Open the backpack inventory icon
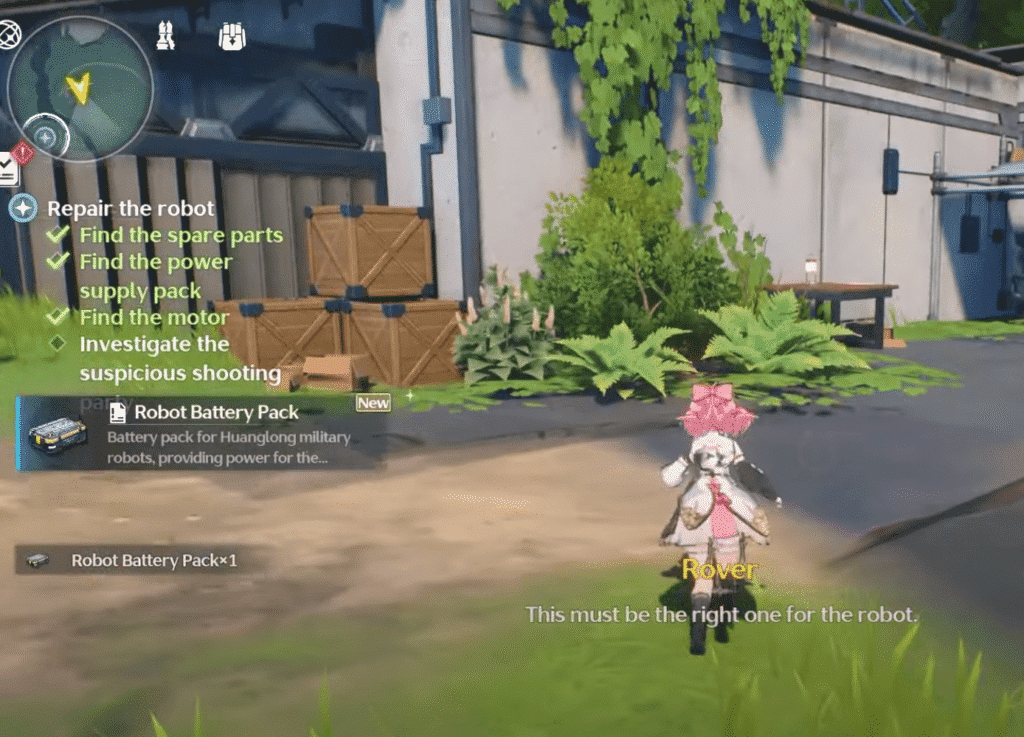This screenshot has width=1024, height=737. point(232,37)
